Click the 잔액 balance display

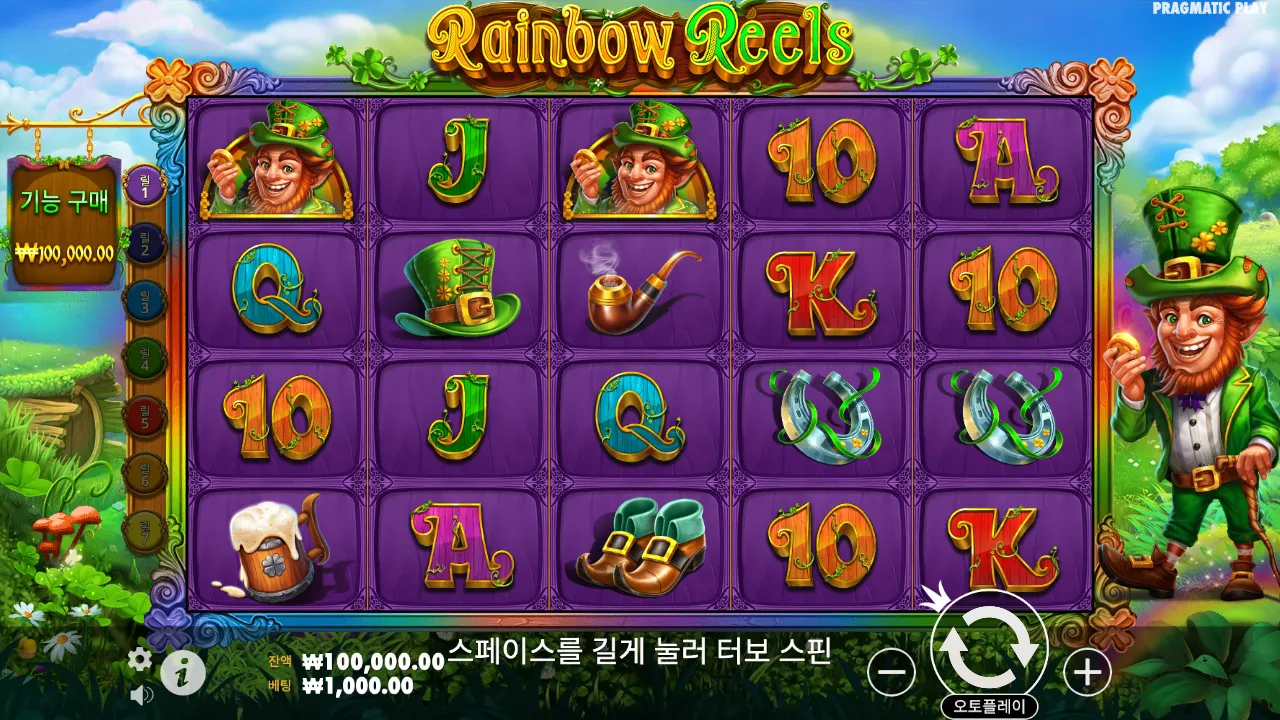(x=350, y=661)
